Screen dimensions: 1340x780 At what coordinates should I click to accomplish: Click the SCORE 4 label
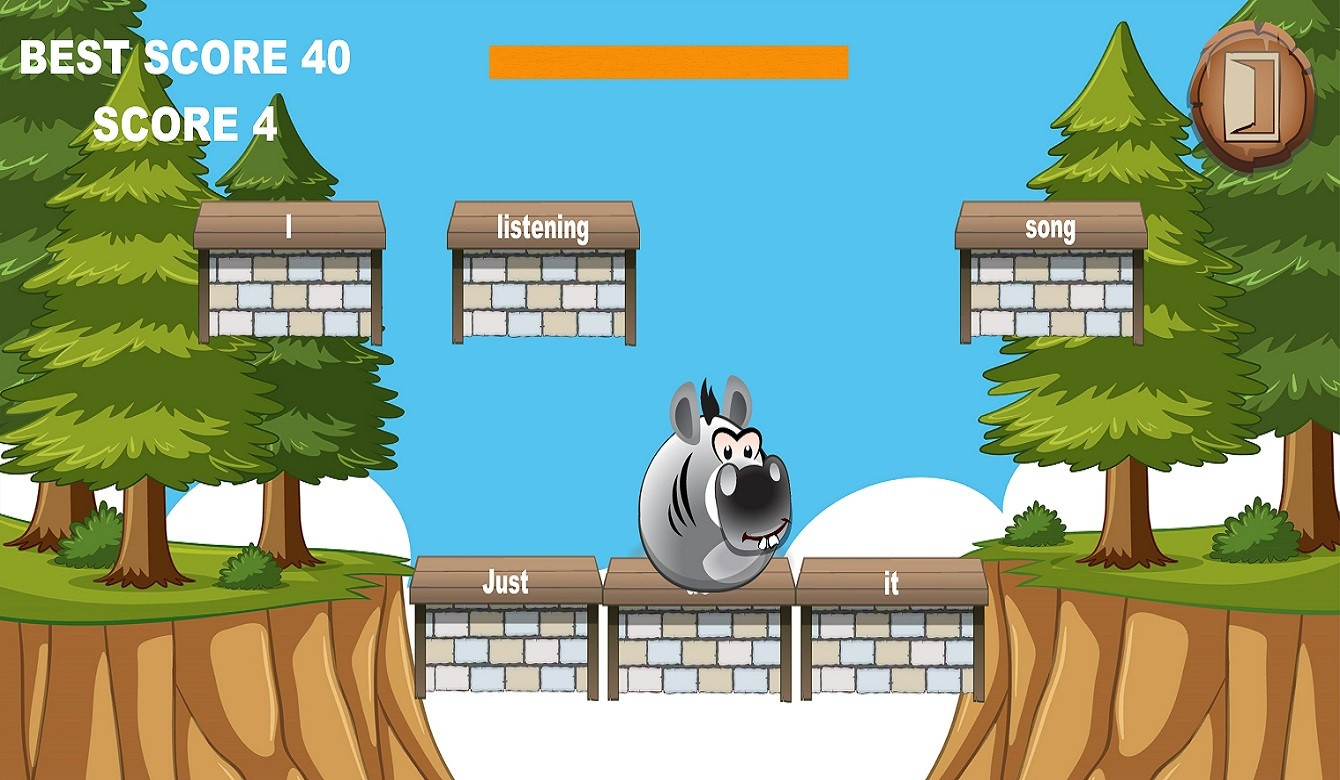click(x=182, y=123)
